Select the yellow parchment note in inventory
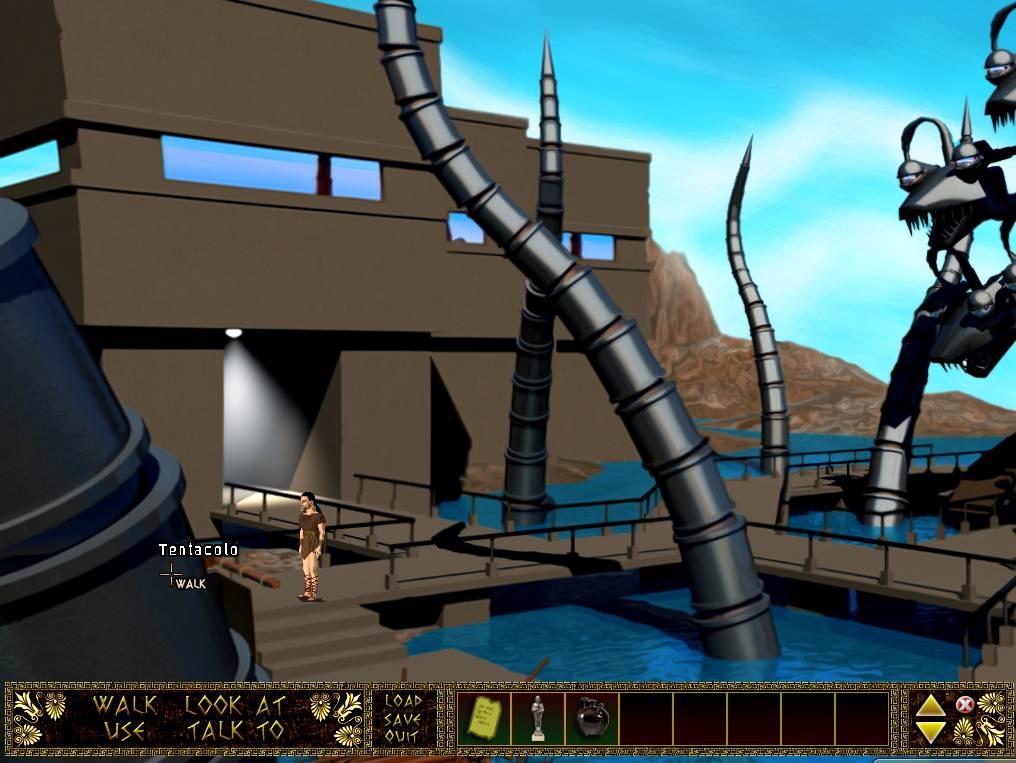 pyautogui.click(x=484, y=718)
